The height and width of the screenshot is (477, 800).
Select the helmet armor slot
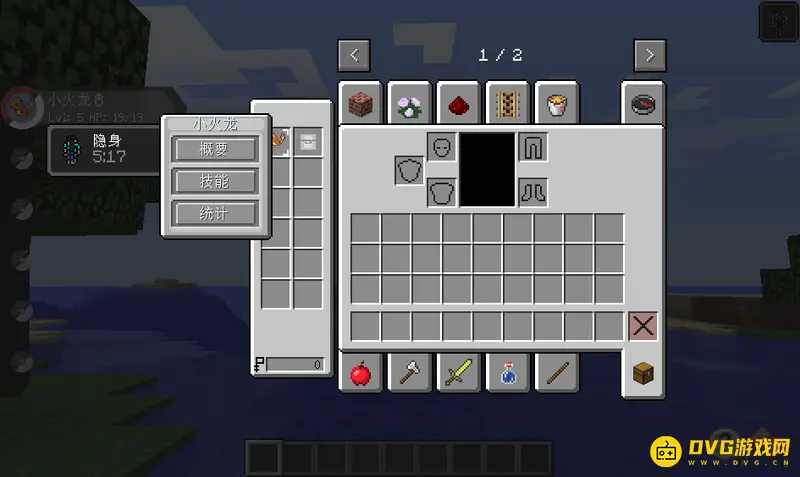(442, 147)
